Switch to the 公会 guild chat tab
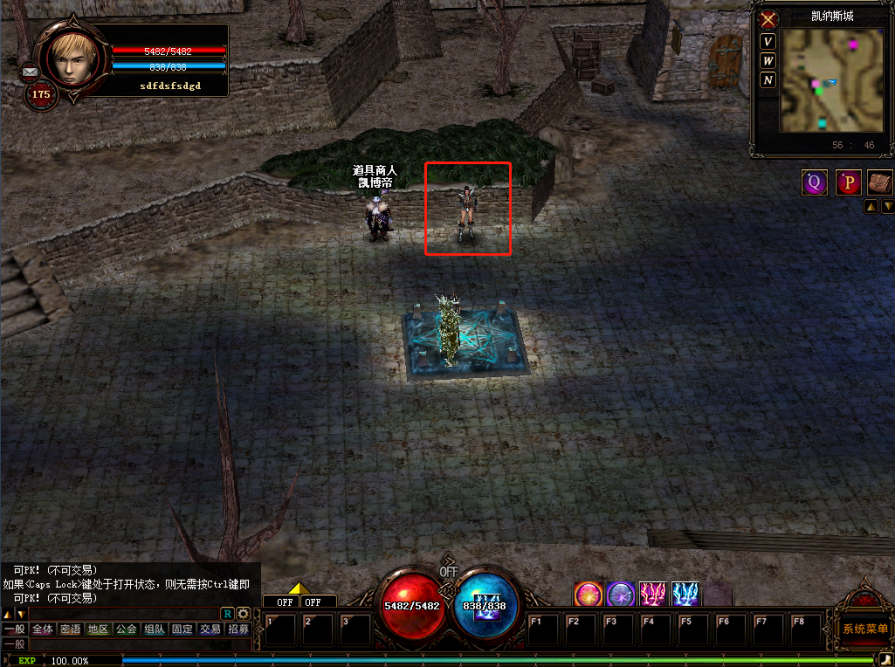This screenshot has height=667, width=895. pos(126,630)
